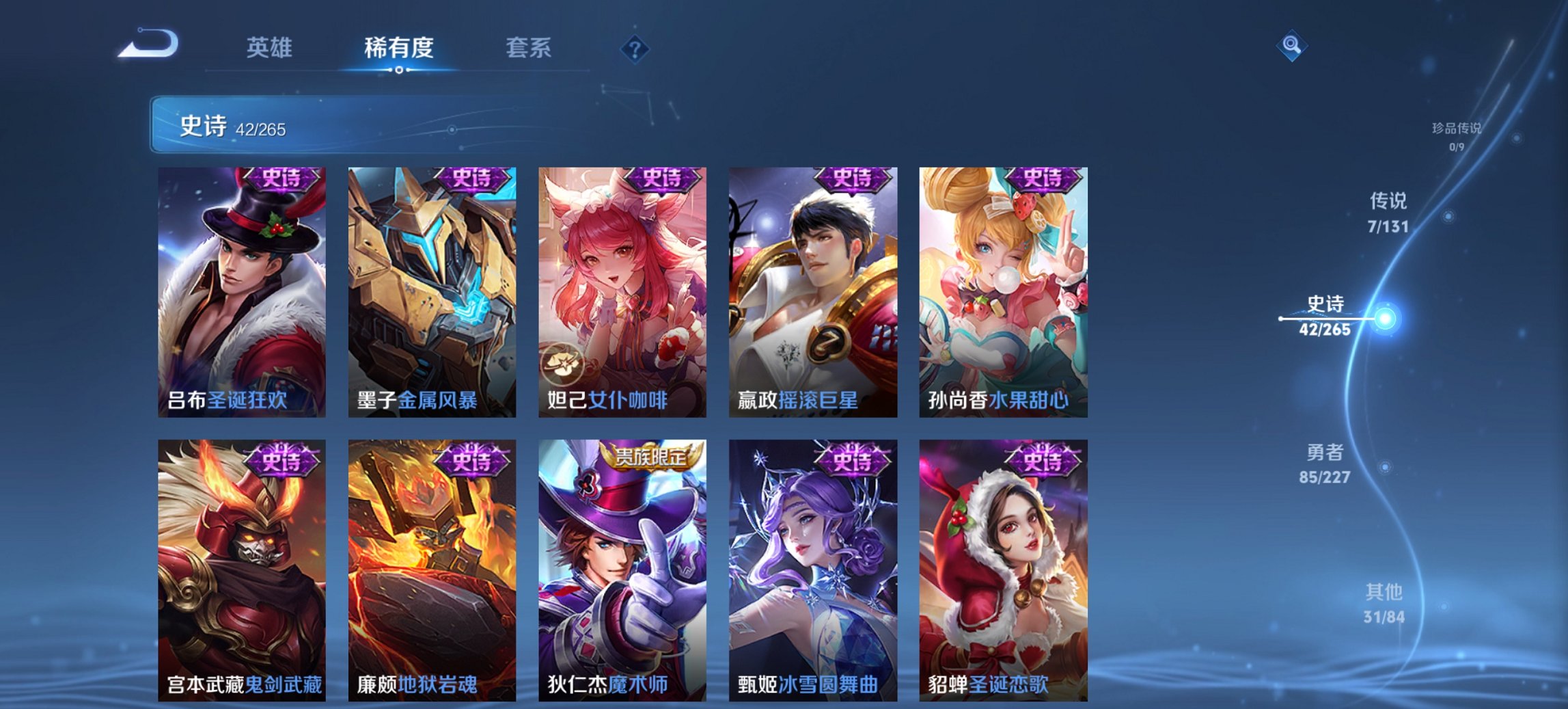This screenshot has width=1568, height=709.
Task: Click the help question mark icon
Action: pos(635,48)
